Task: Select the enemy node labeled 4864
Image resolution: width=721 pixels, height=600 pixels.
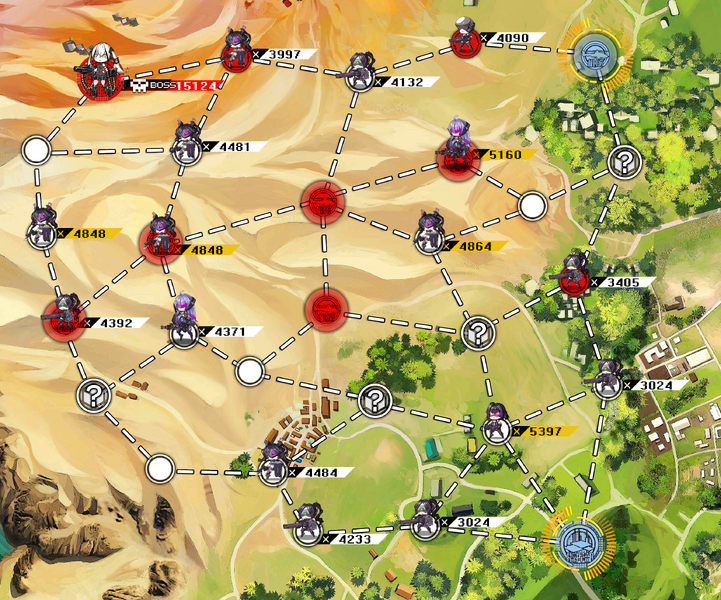Action: (x=430, y=238)
